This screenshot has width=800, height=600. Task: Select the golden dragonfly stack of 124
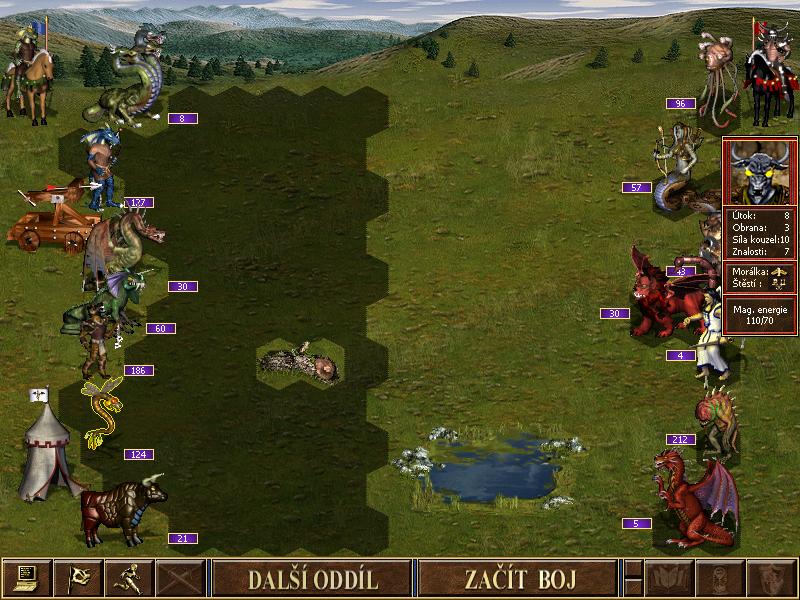103,410
